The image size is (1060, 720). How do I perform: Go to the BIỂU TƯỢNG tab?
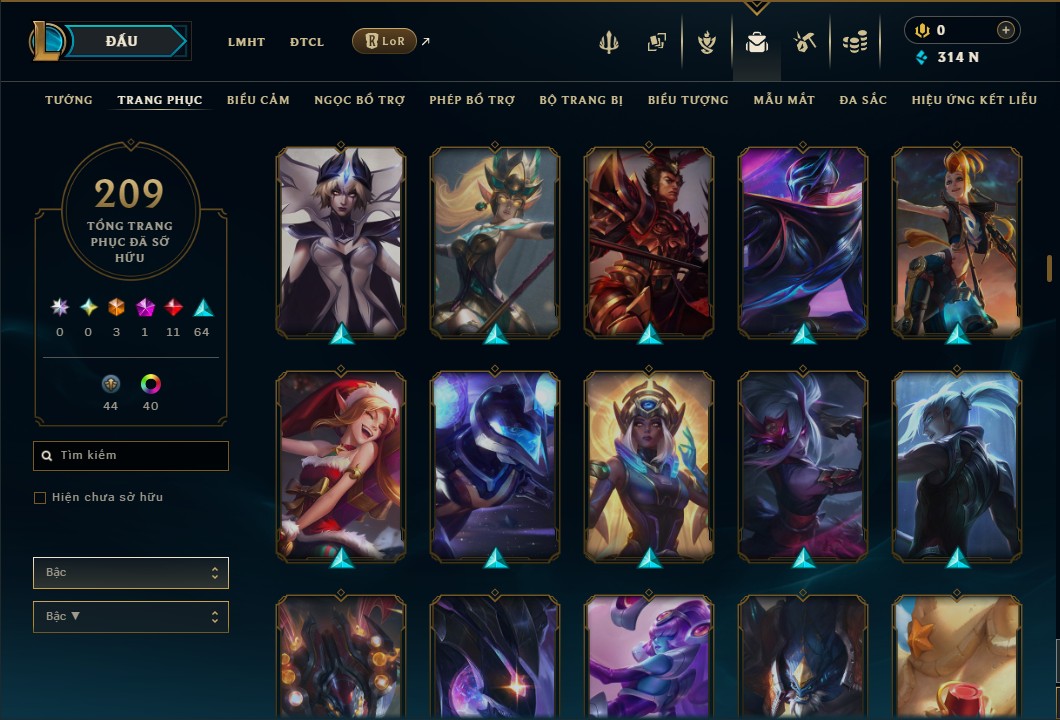688,100
